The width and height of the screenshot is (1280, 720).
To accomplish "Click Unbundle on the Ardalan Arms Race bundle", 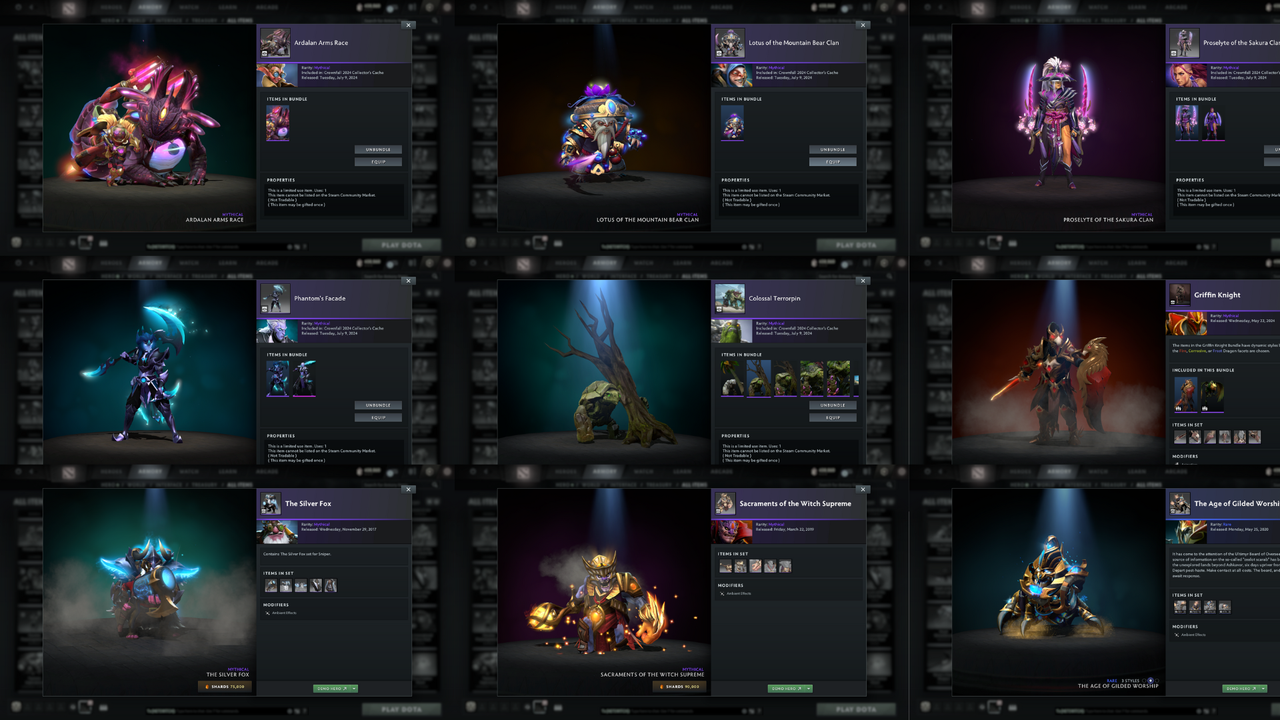I will click(378, 147).
